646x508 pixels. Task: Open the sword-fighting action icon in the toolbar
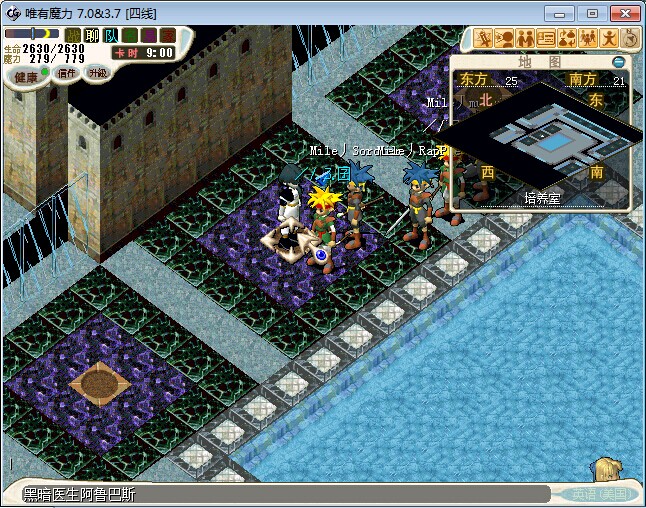(x=483, y=39)
